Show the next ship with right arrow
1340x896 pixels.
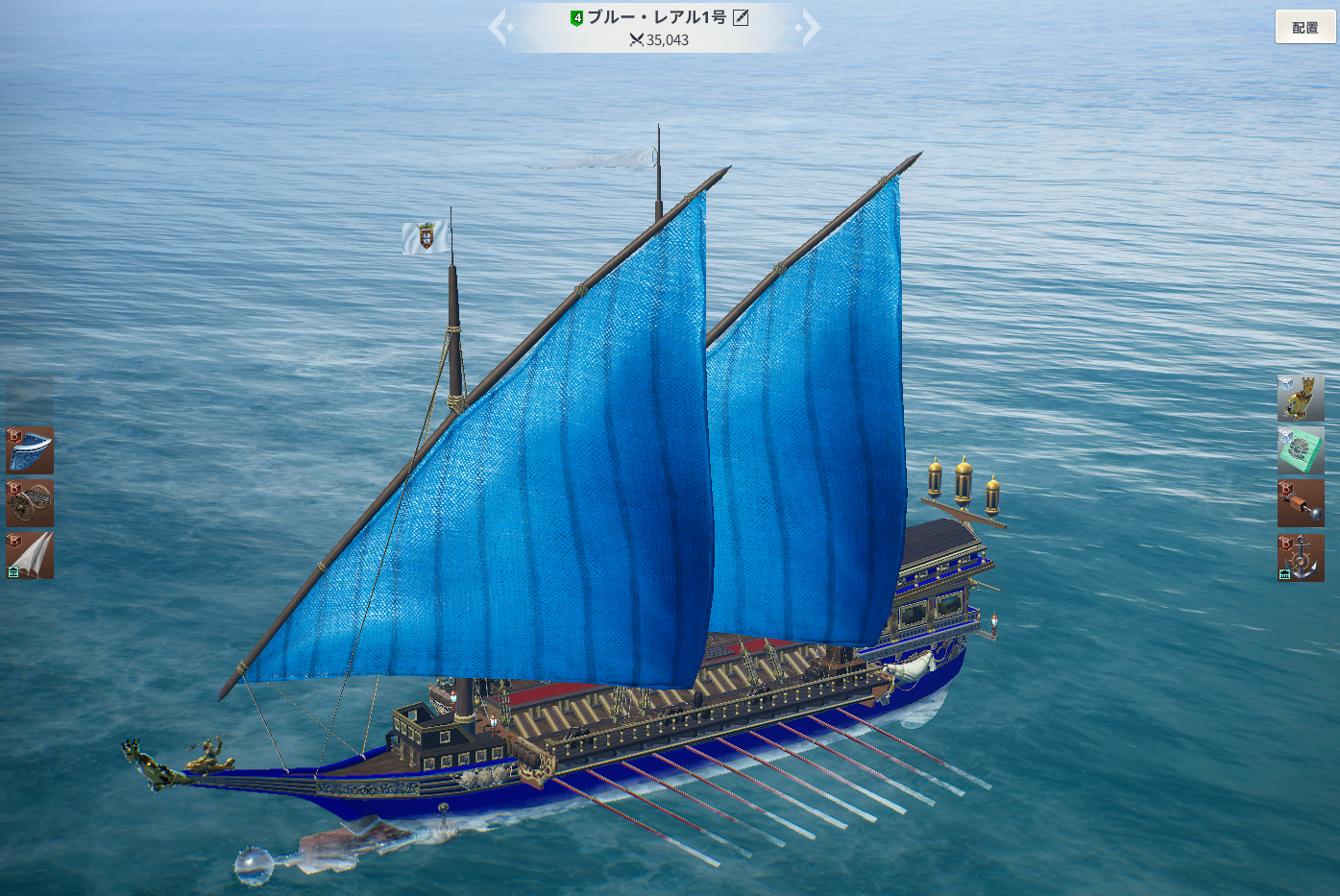pos(810,28)
